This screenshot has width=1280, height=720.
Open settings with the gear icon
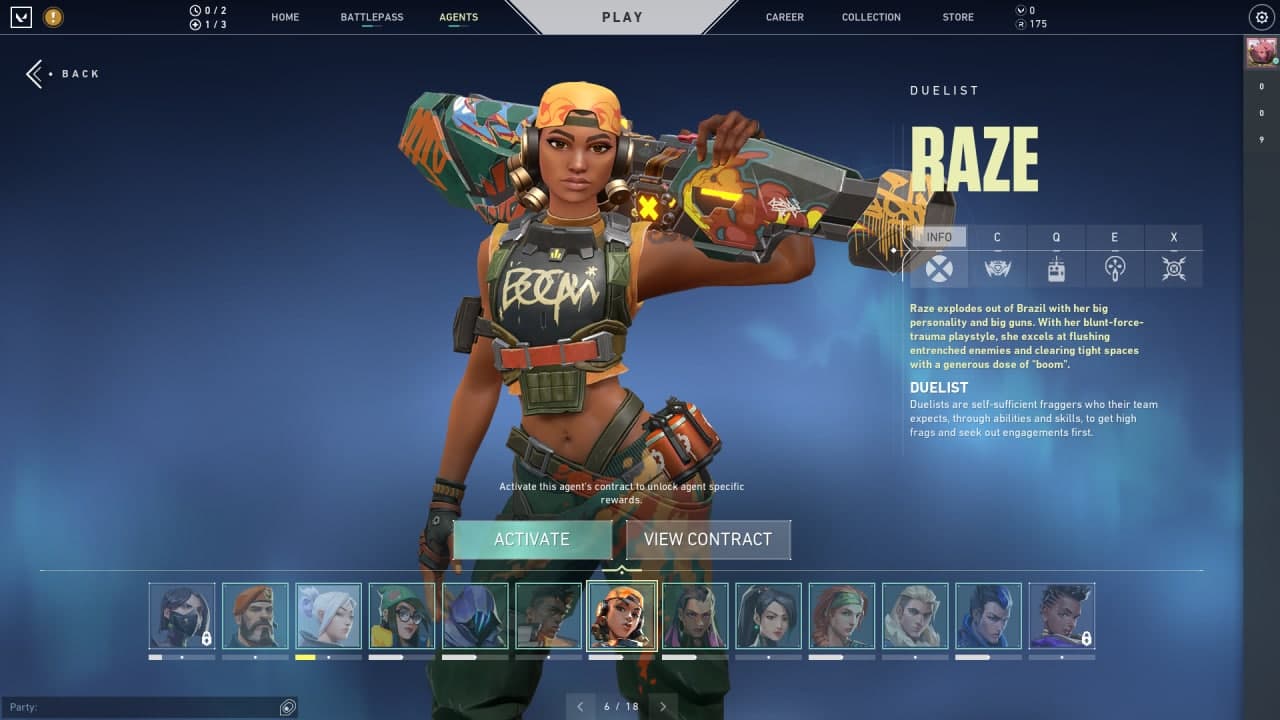(1260, 17)
